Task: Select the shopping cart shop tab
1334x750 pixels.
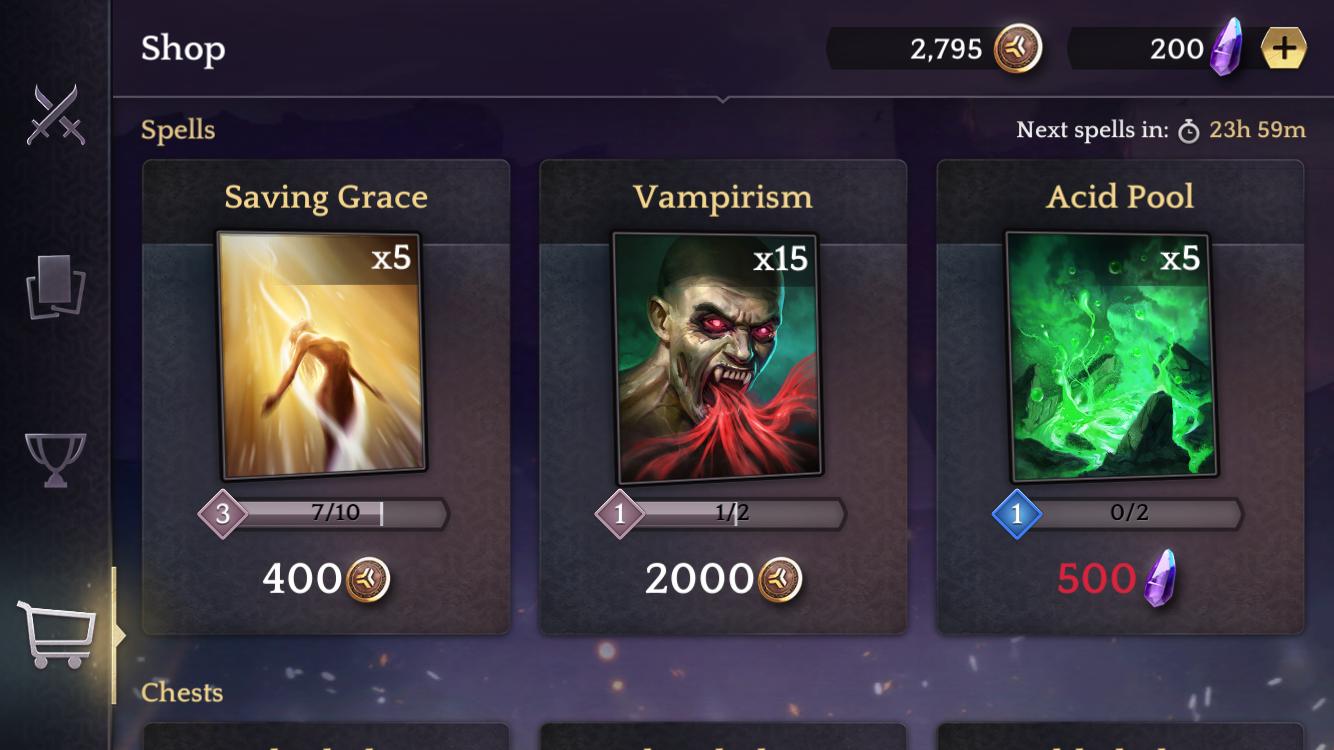Action: coord(57,633)
